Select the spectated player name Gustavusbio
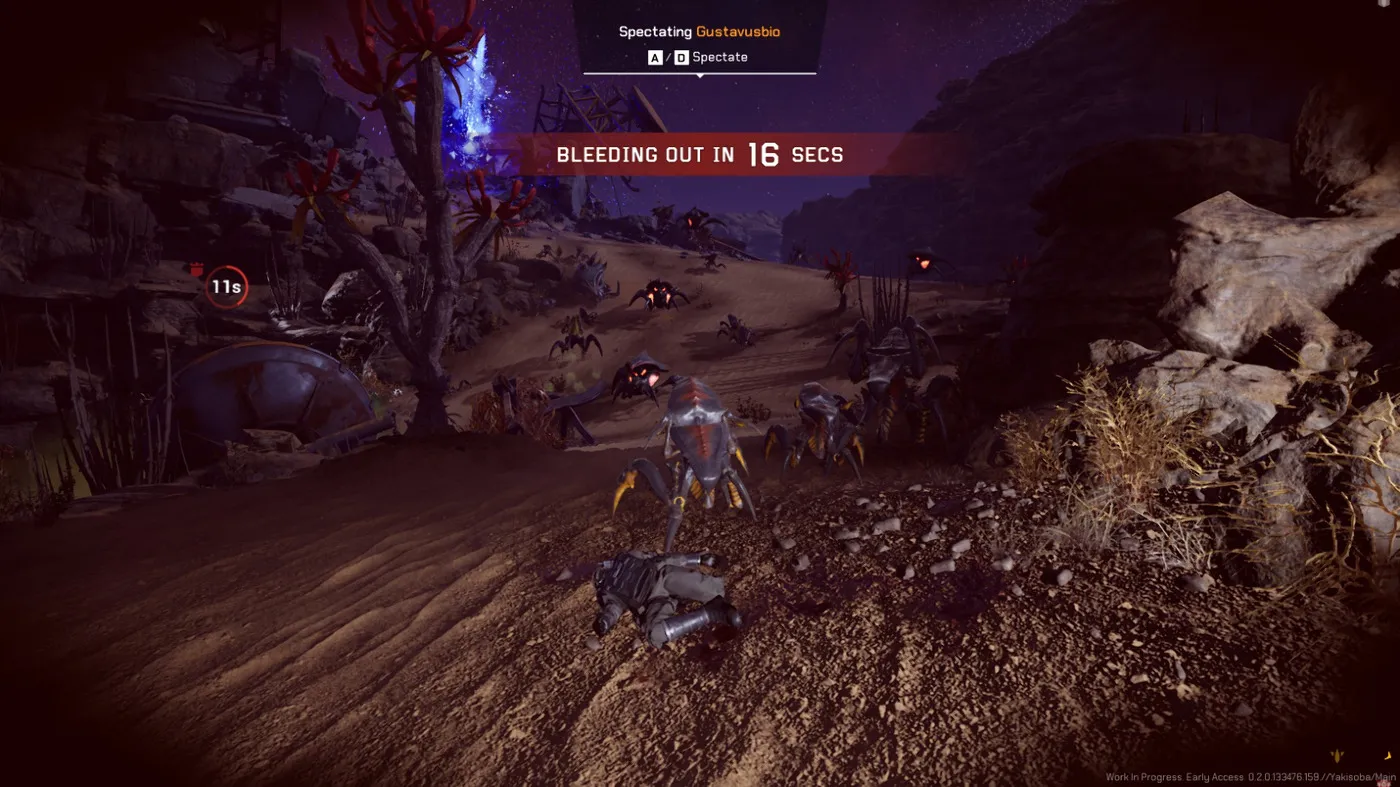This screenshot has height=787, width=1400. pyautogui.click(x=738, y=32)
